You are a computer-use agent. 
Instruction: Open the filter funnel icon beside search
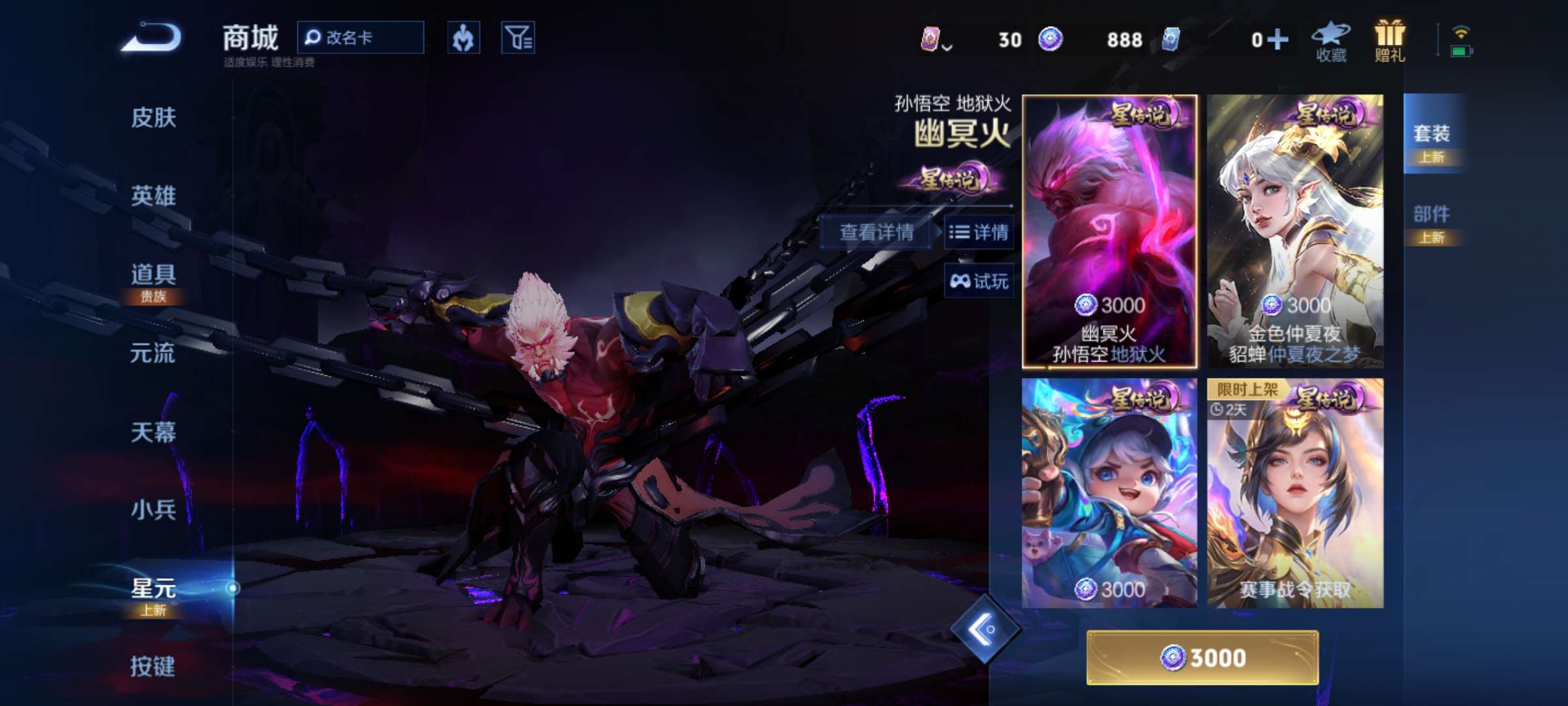(x=516, y=37)
